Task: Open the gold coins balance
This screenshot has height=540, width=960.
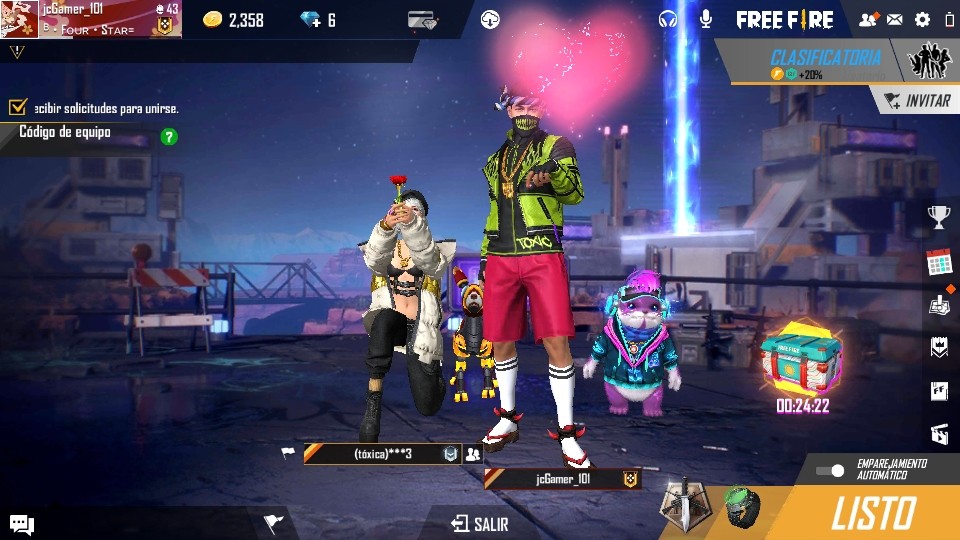Action: tap(233, 20)
